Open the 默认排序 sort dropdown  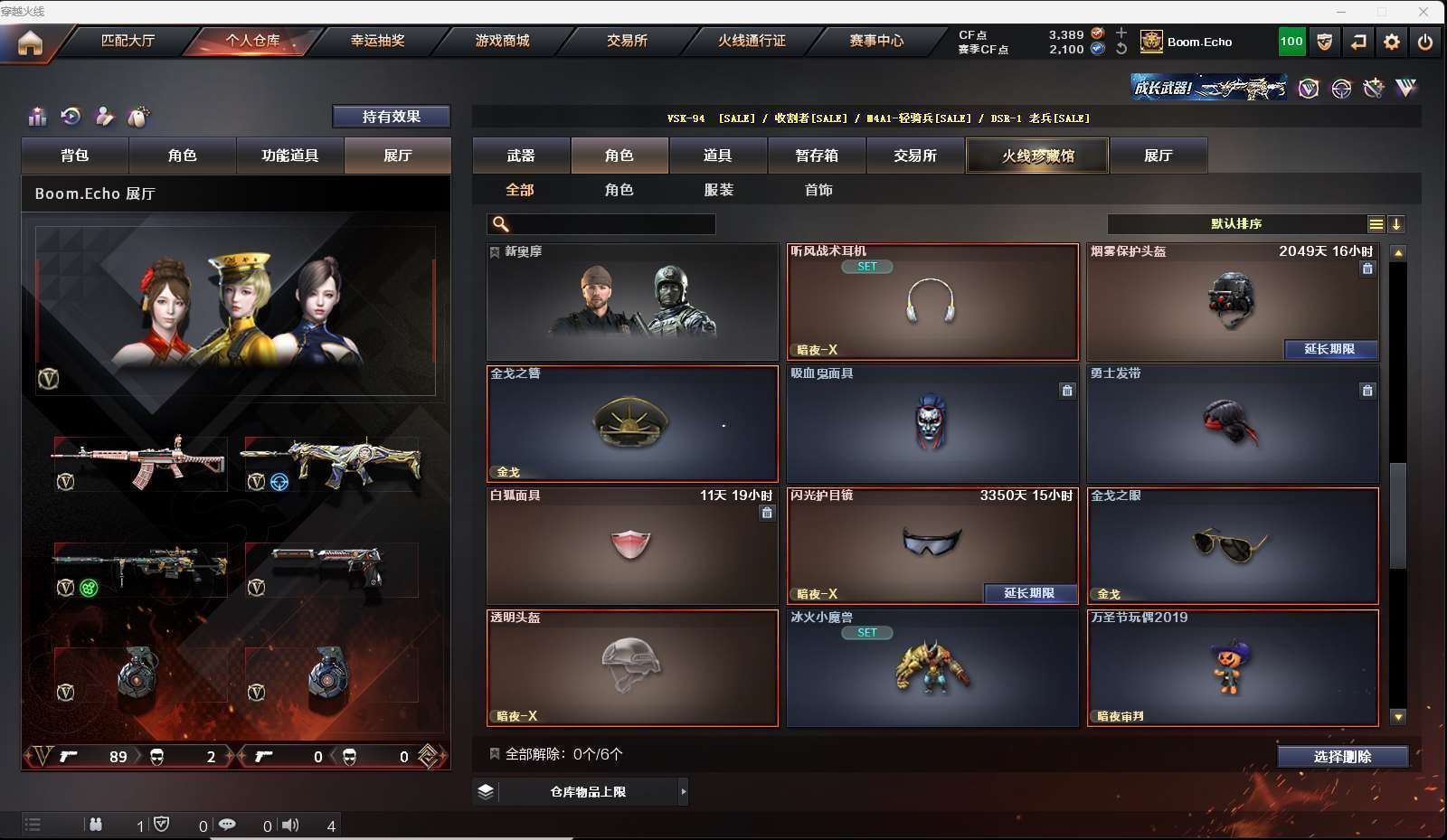(x=1236, y=224)
